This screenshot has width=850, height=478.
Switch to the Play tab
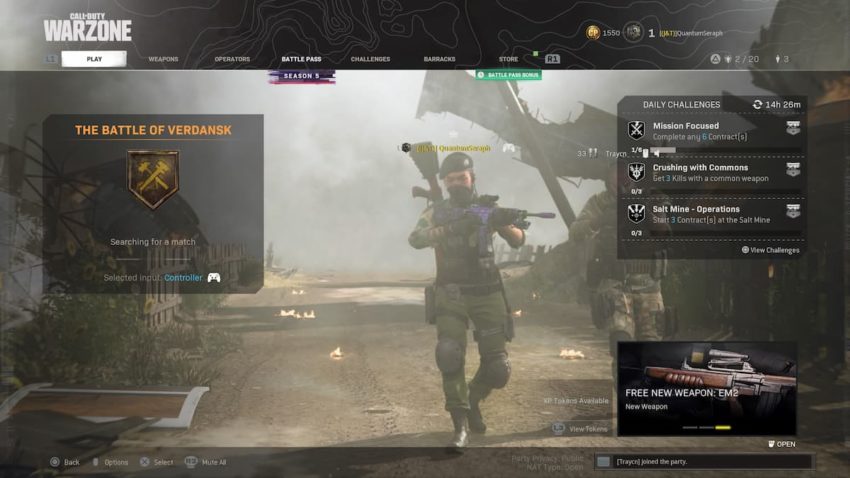click(x=94, y=59)
